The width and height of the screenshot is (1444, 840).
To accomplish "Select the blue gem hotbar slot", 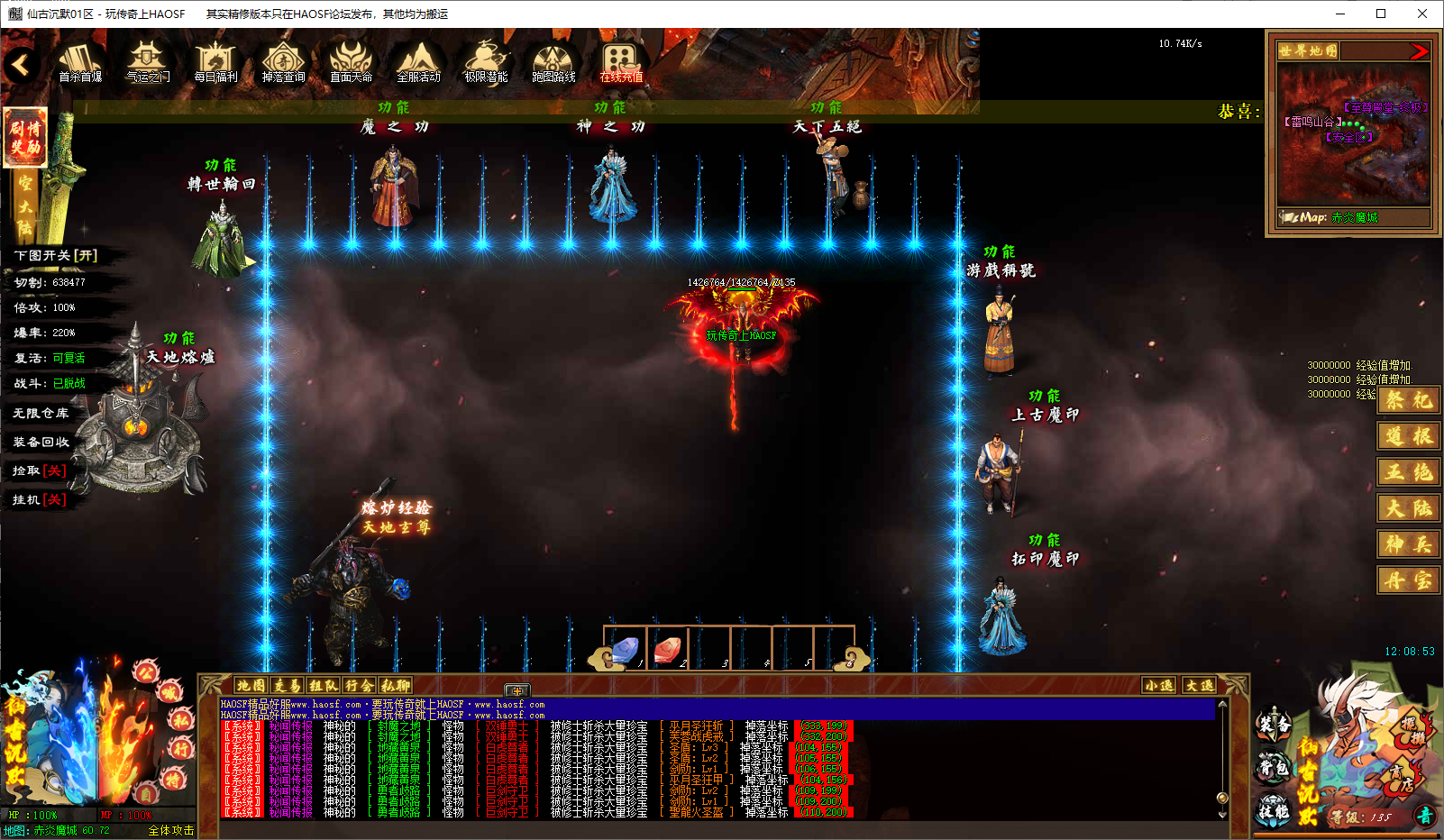I will tap(626, 649).
